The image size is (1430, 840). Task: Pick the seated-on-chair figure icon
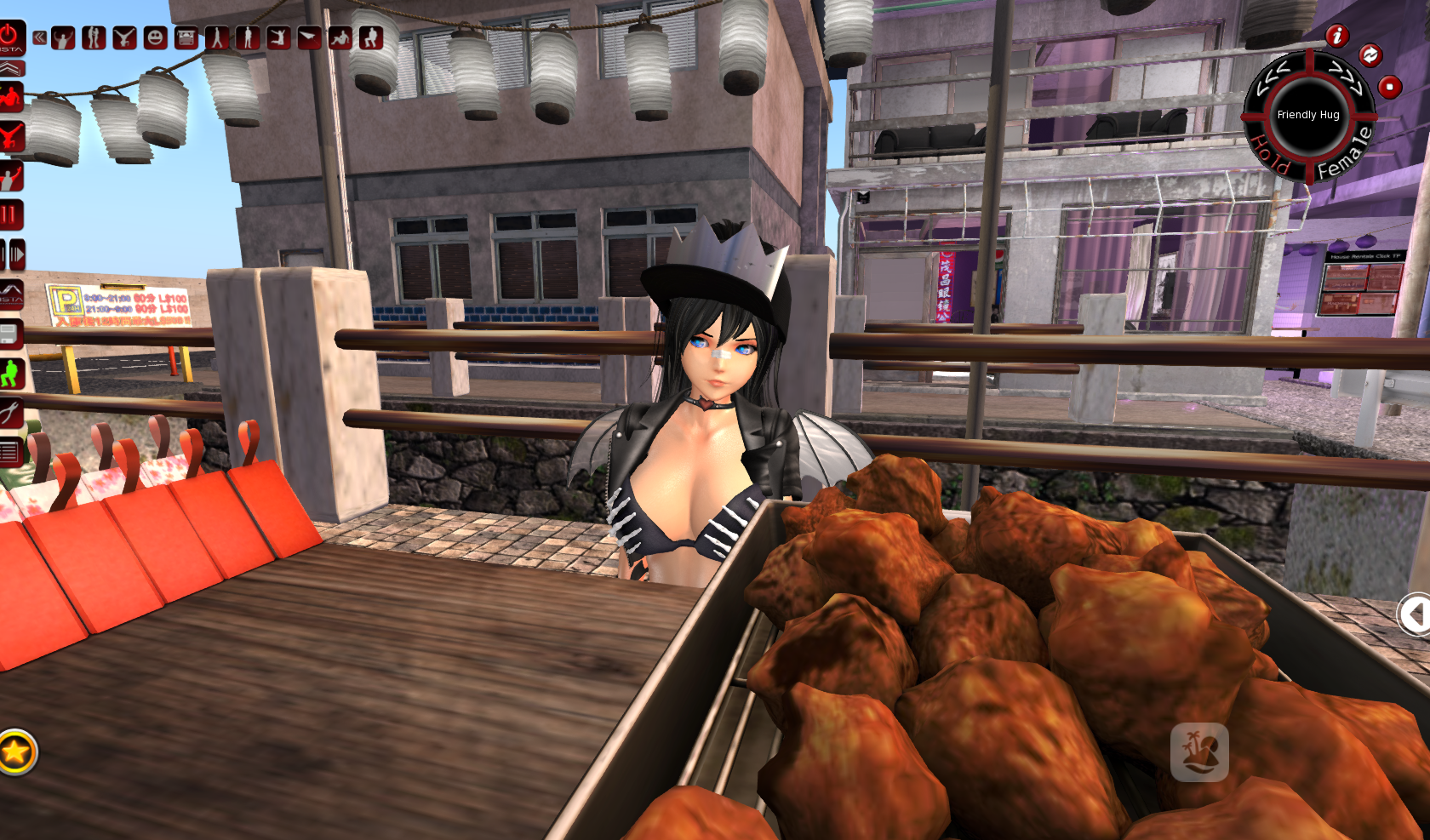(x=370, y=37)
